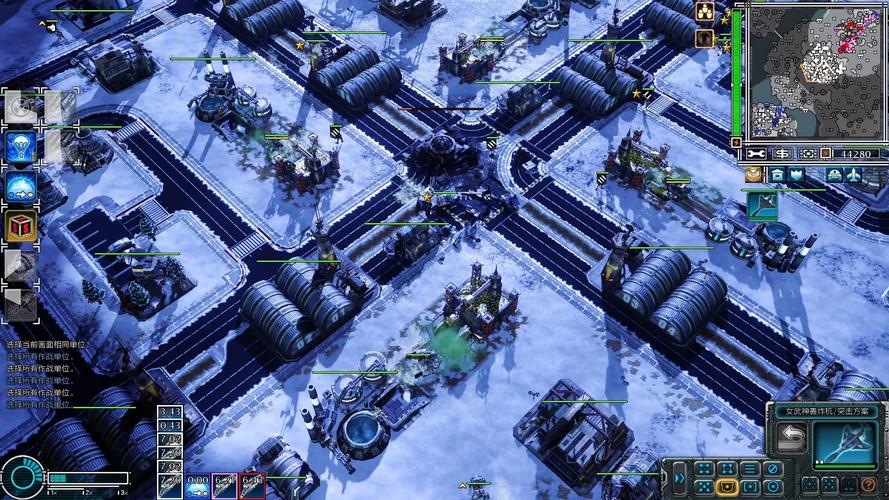Image resolution: width=889 pixels, height=500 pixels.
Task: Select the three-soldier squad group icon
Action: [x=705, y=12]
